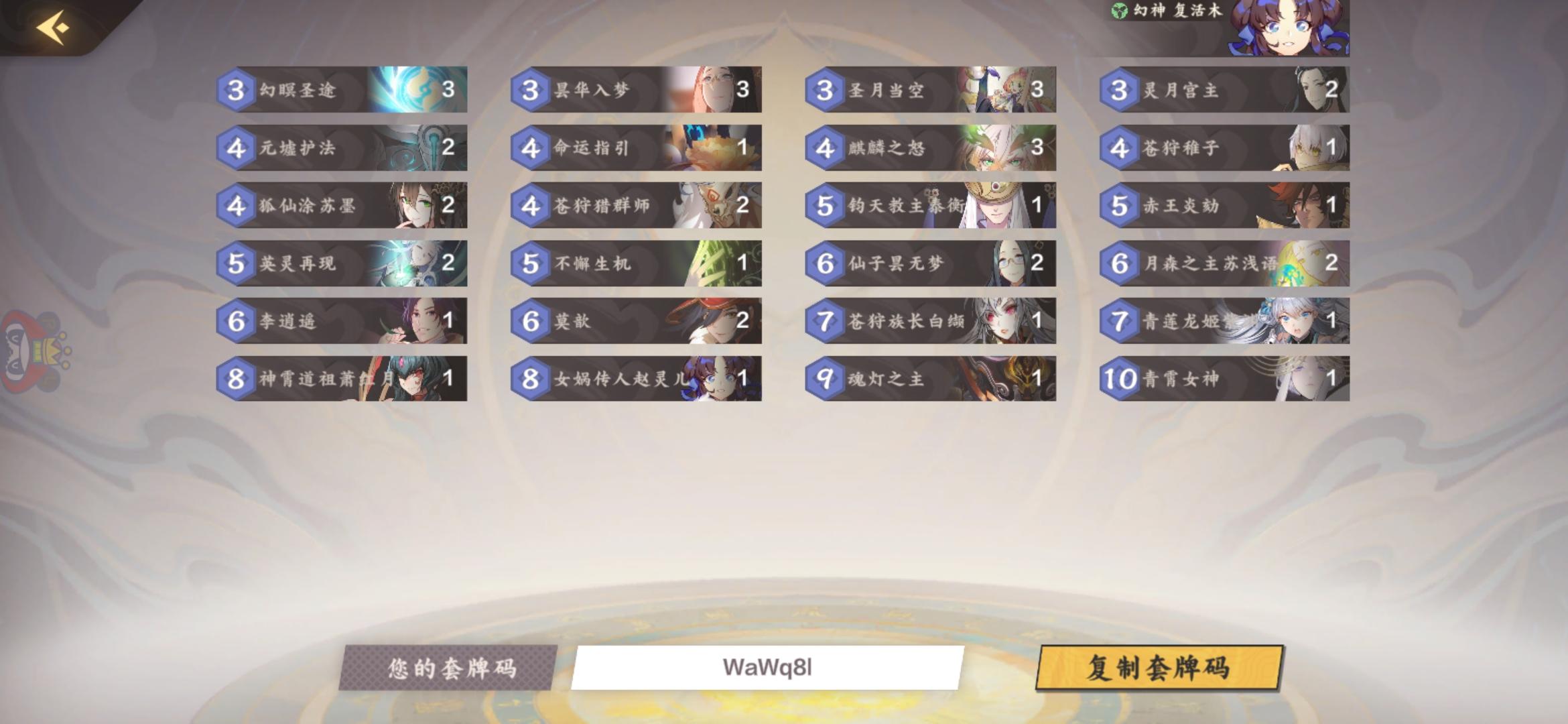Select the 命运指引 card entry

[637, 149]
